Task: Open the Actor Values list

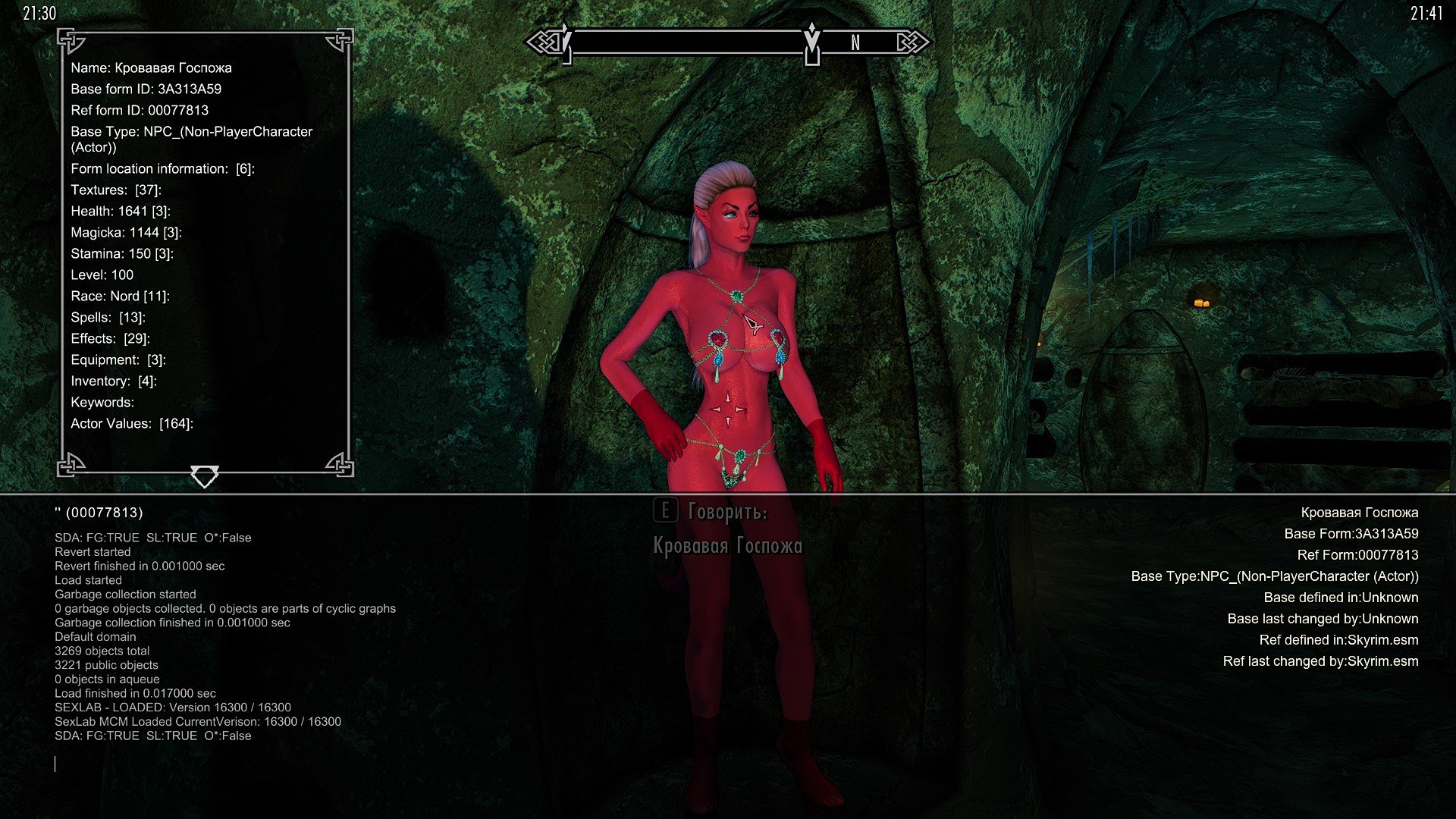Action: click(x=132, y=423)
